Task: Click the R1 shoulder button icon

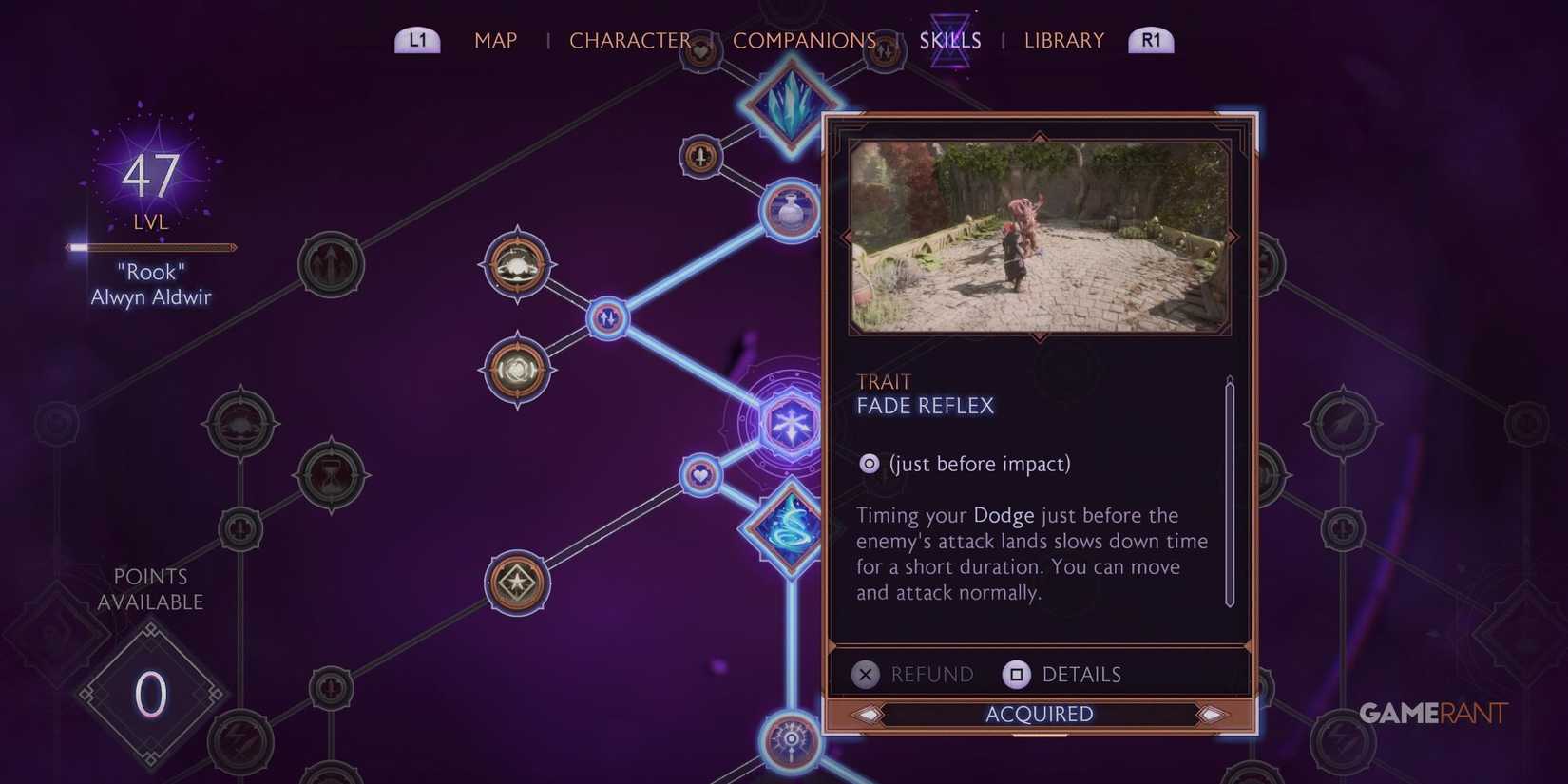Action: pos(1150,40)
